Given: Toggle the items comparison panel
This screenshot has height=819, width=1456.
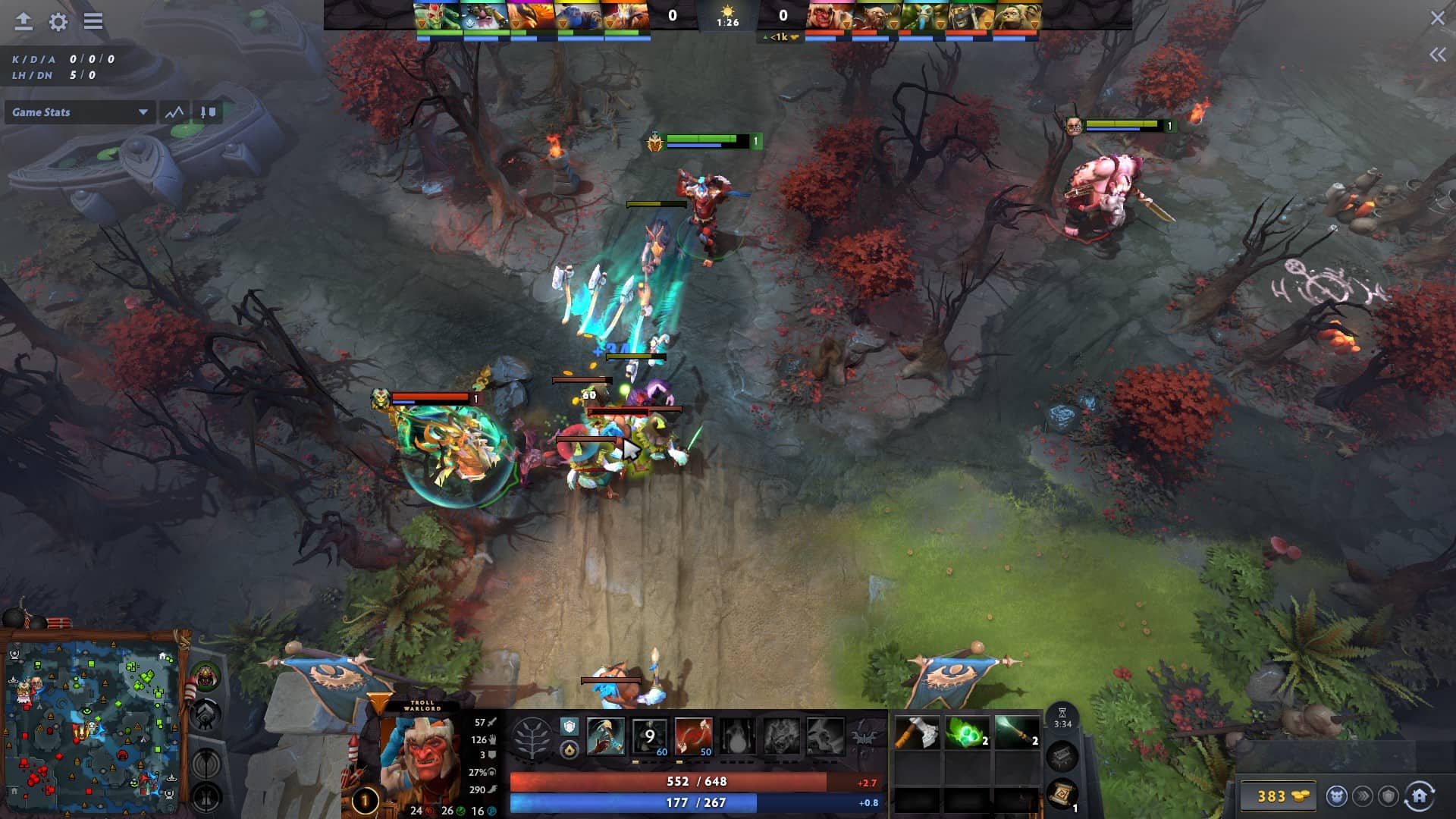Looking at the screenshot, I should coord(210,111).
